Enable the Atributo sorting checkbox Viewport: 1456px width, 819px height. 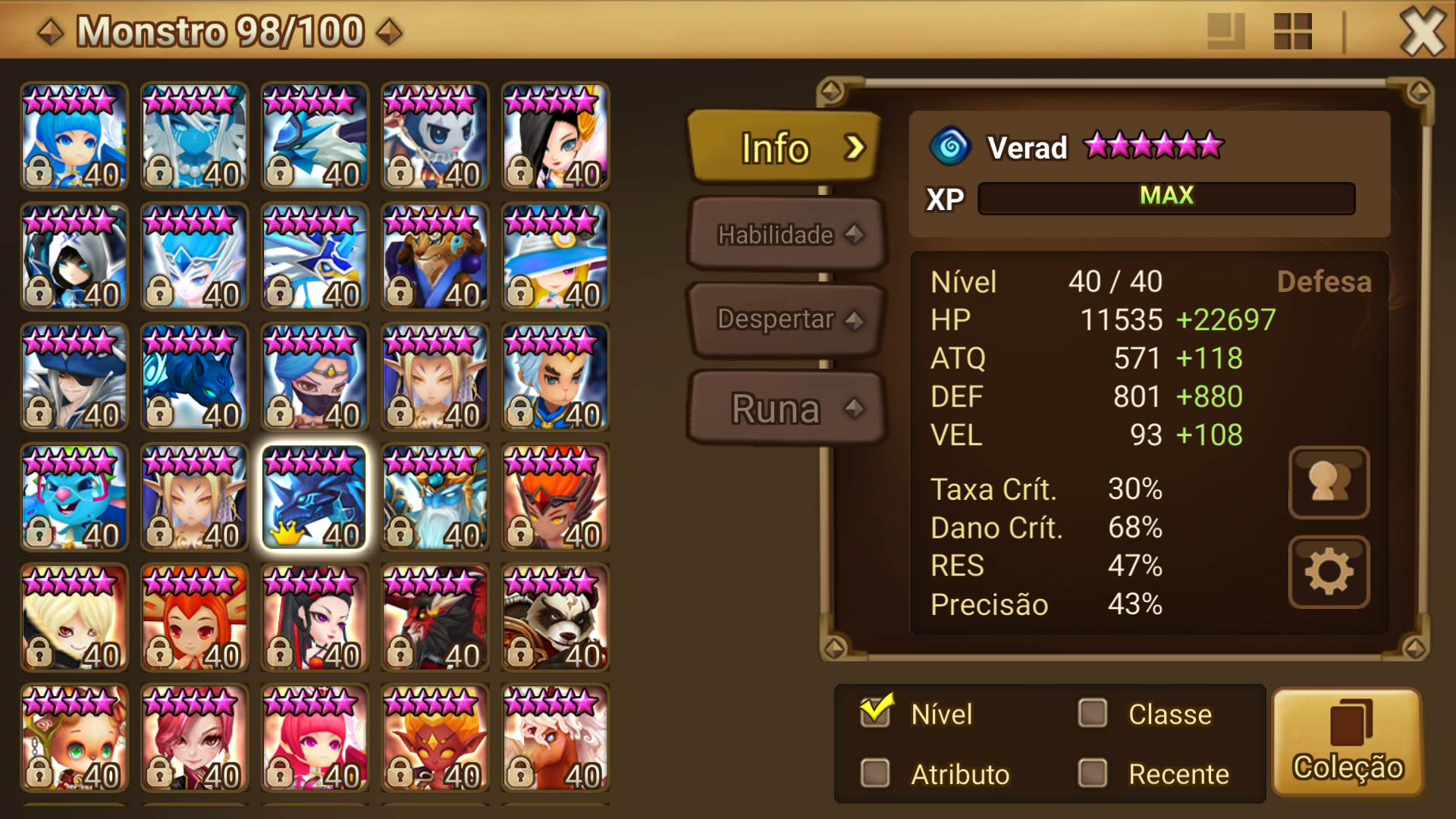click(876, 774)
